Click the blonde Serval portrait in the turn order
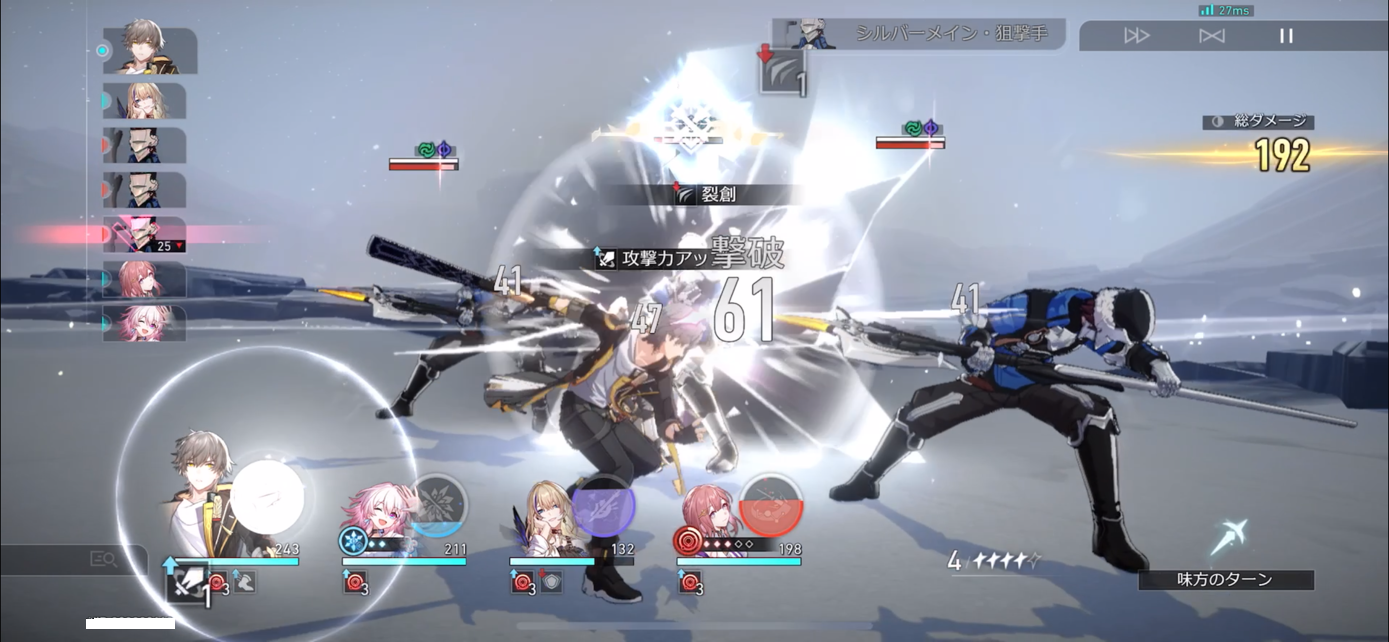 [146, 101]
